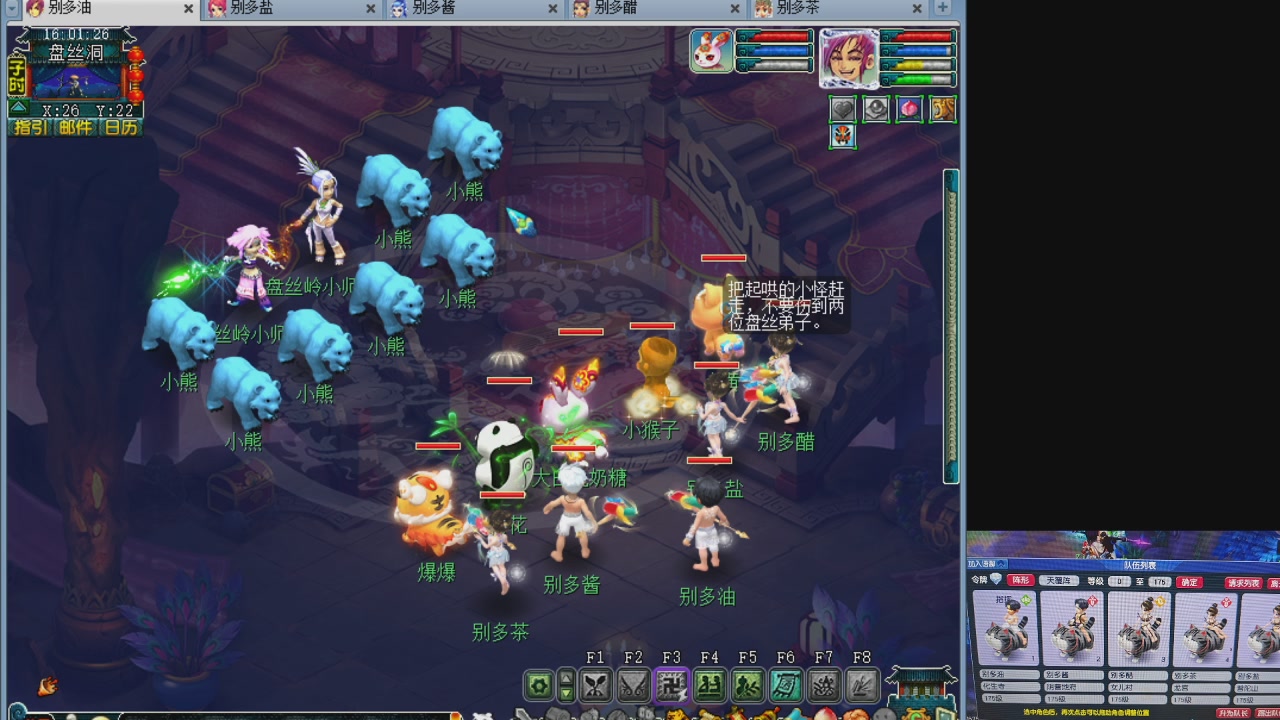Select teammate 别多油 in the team list

tap(1010, 627)
